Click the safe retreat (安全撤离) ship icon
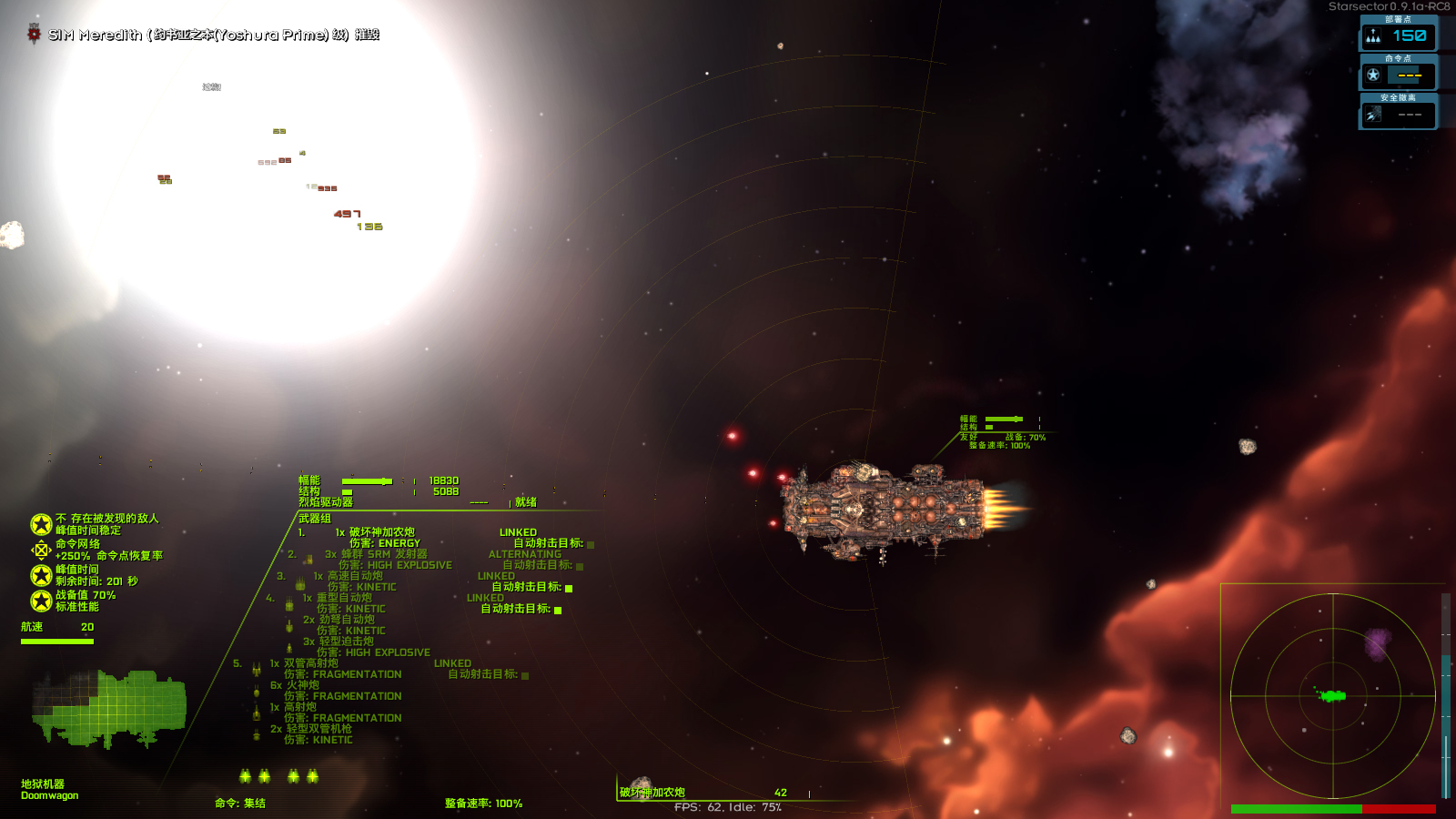 point(1373,114)
